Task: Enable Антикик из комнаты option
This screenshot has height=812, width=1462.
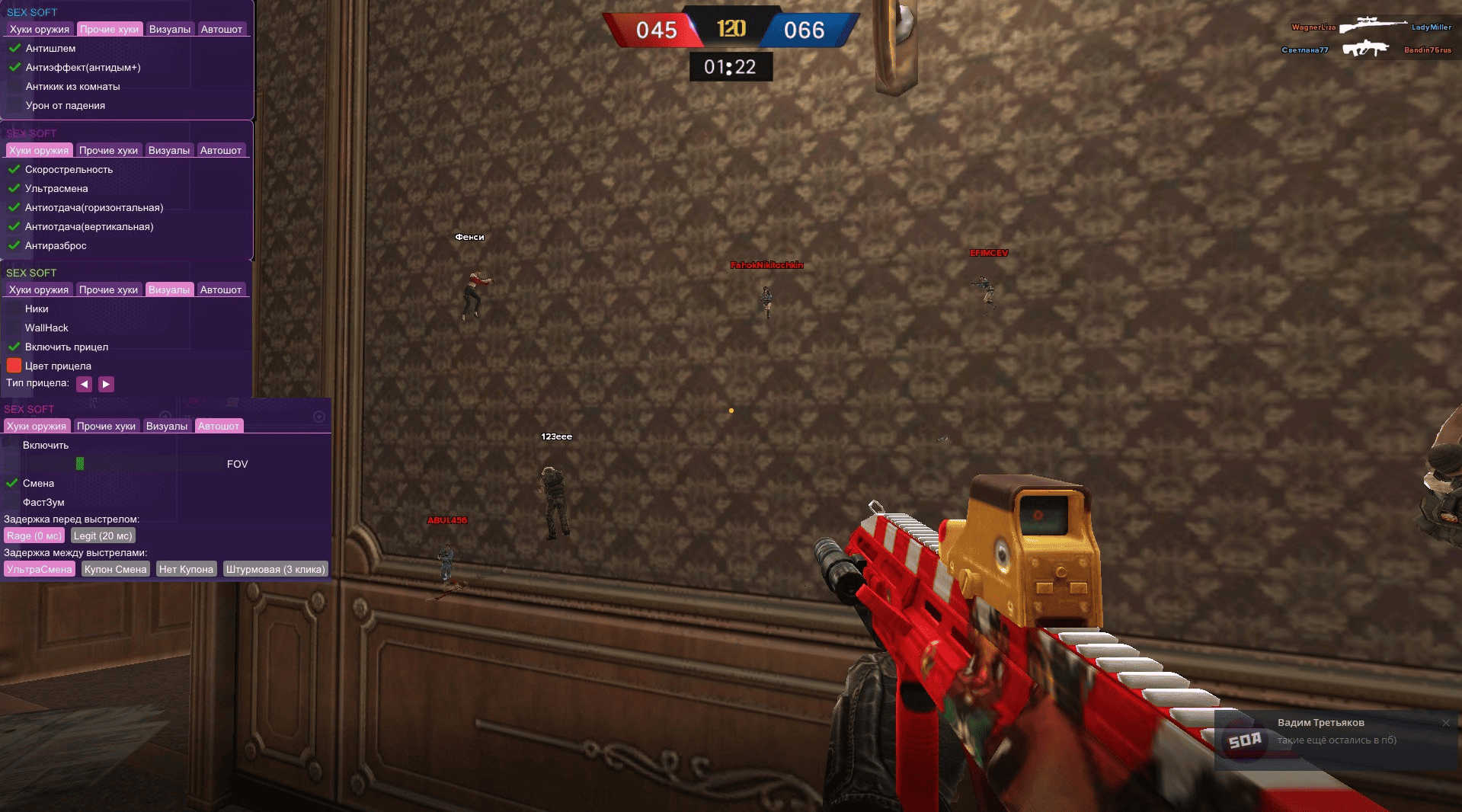Action: coord(14,87)
